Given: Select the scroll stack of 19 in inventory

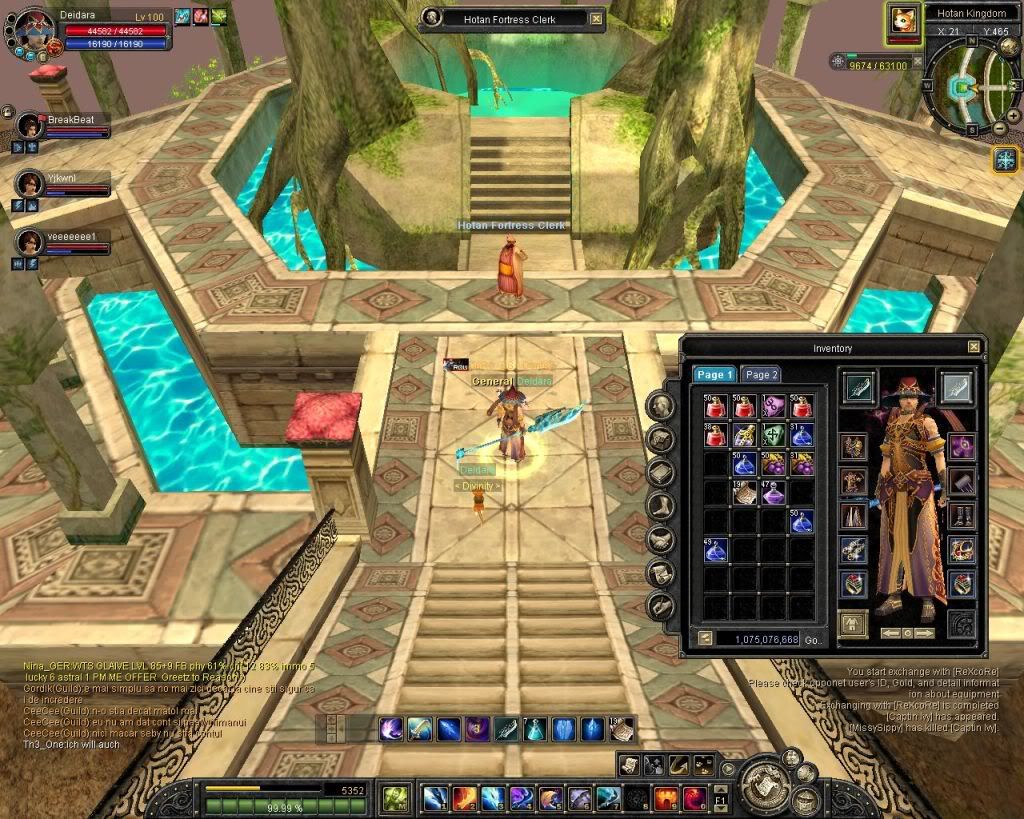Looking at the screenshot, I should [744, 492].
